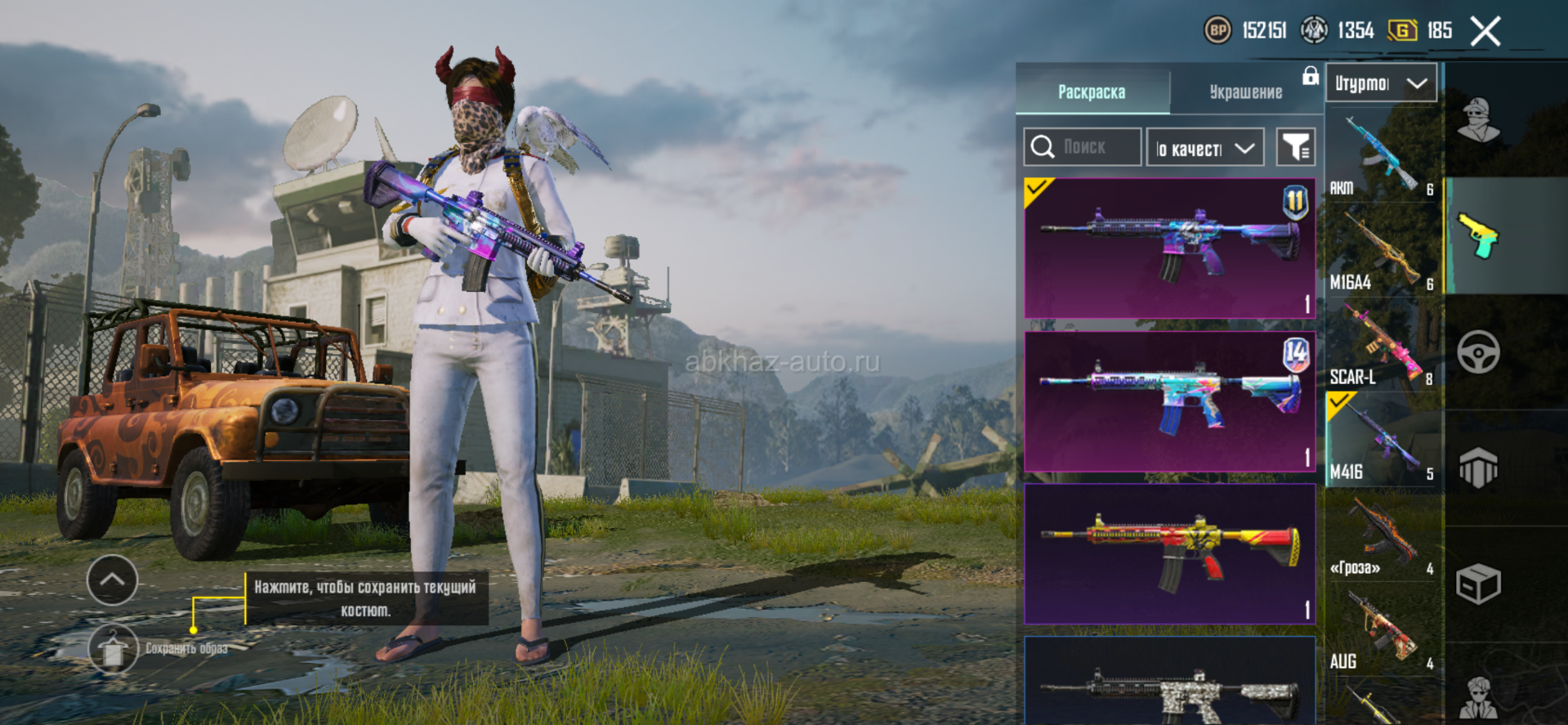Close the inventory with the X button
The width and height of the screenshot is (1568, 725).
(x=1485, y=32)
